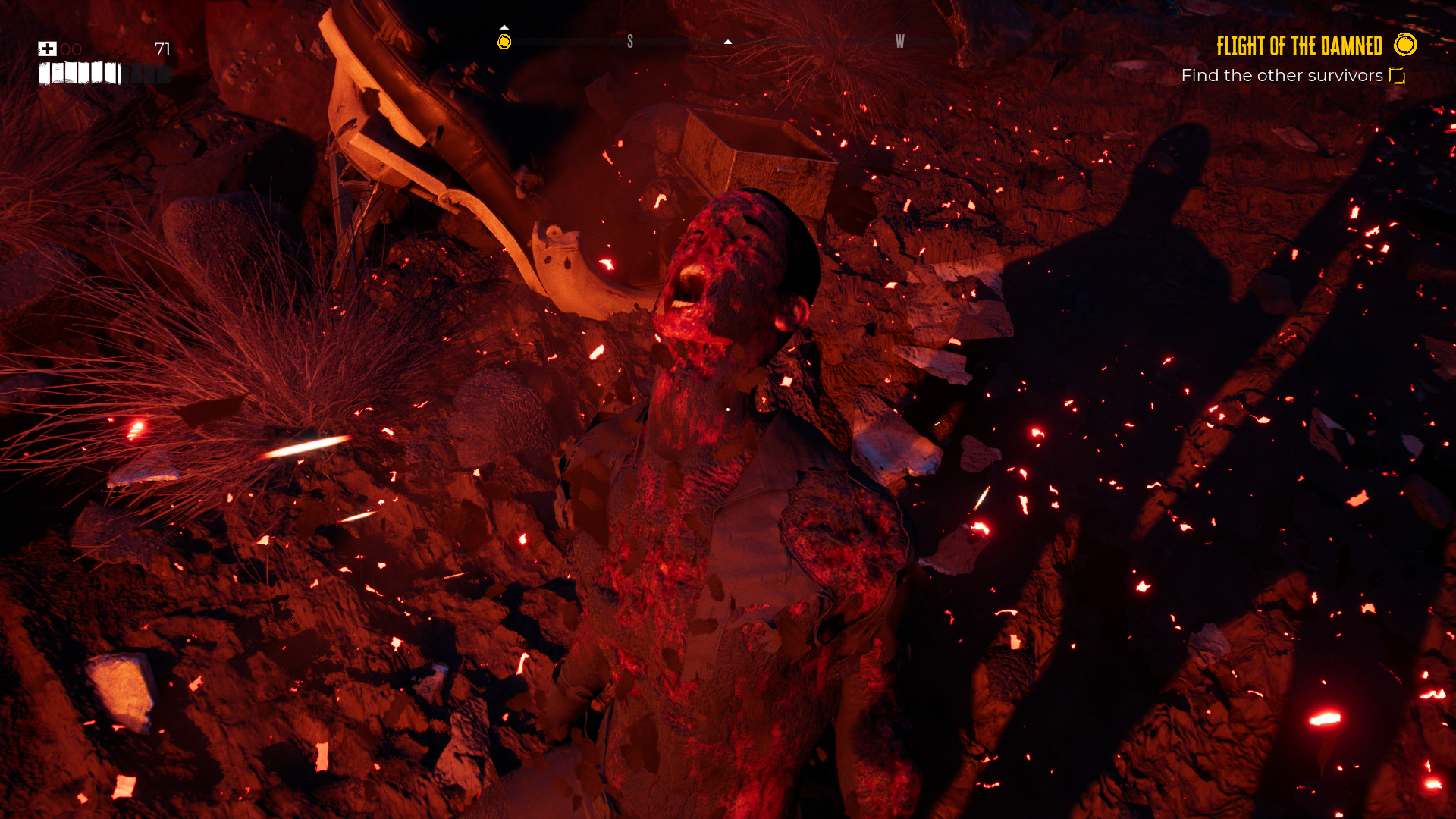This screenshot has height=819, width=1456.
Task: Toggle tracking of the Flight of the Damned quest
Action: tap(1300, 46)
